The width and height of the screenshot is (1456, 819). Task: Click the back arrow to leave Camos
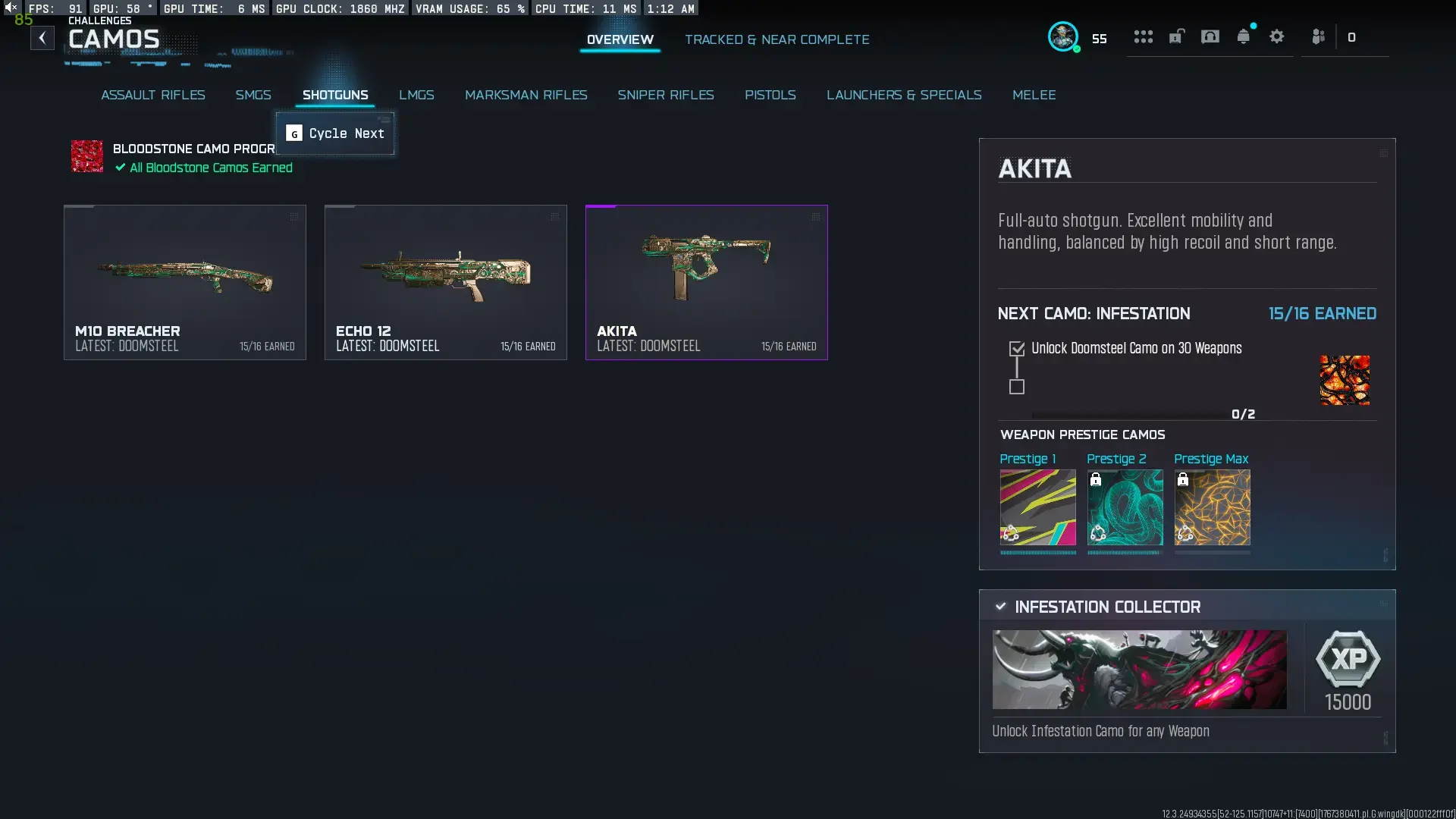[x=42, y=37]
